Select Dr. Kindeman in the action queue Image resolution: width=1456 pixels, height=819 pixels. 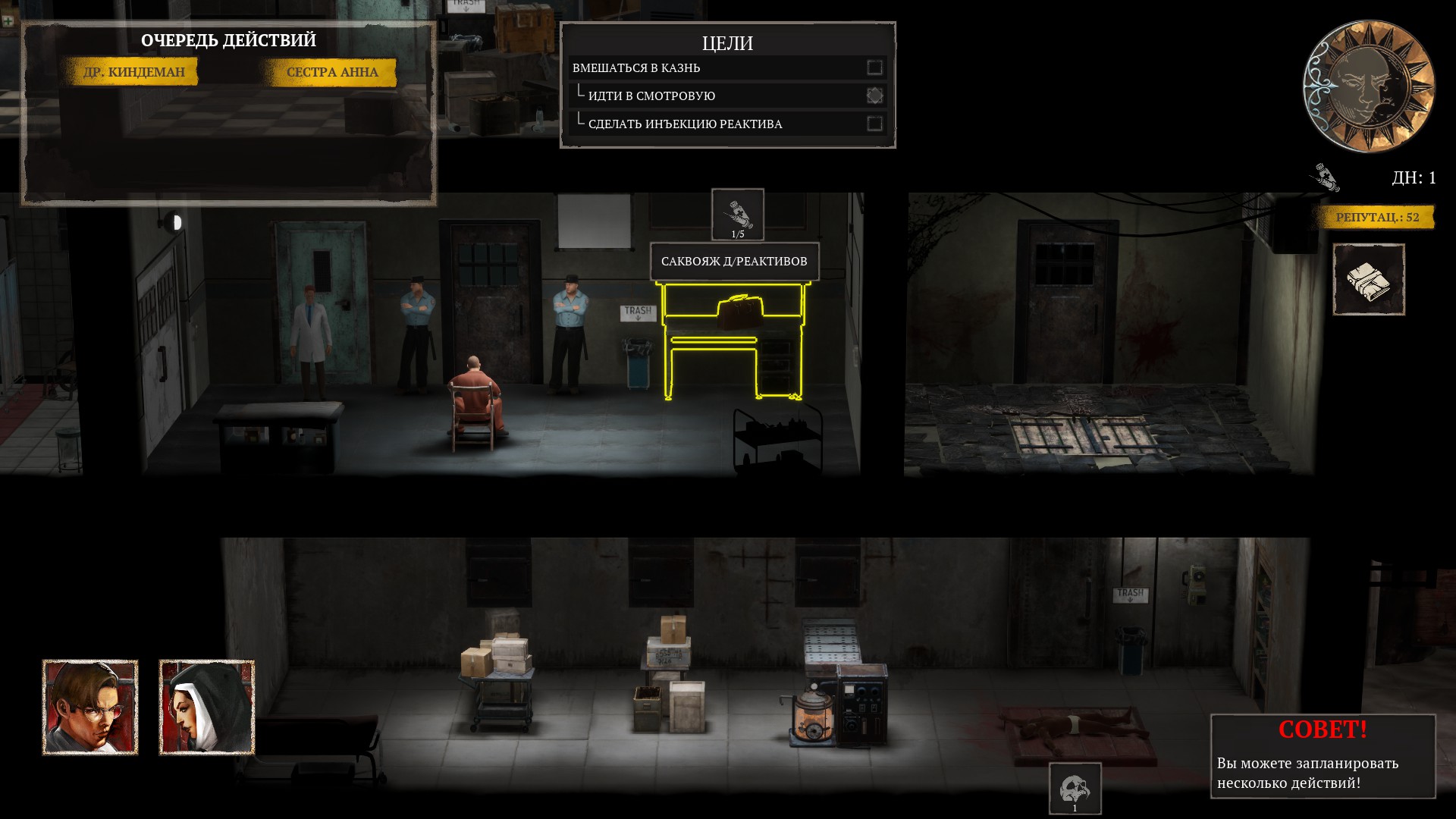(133, 72)
